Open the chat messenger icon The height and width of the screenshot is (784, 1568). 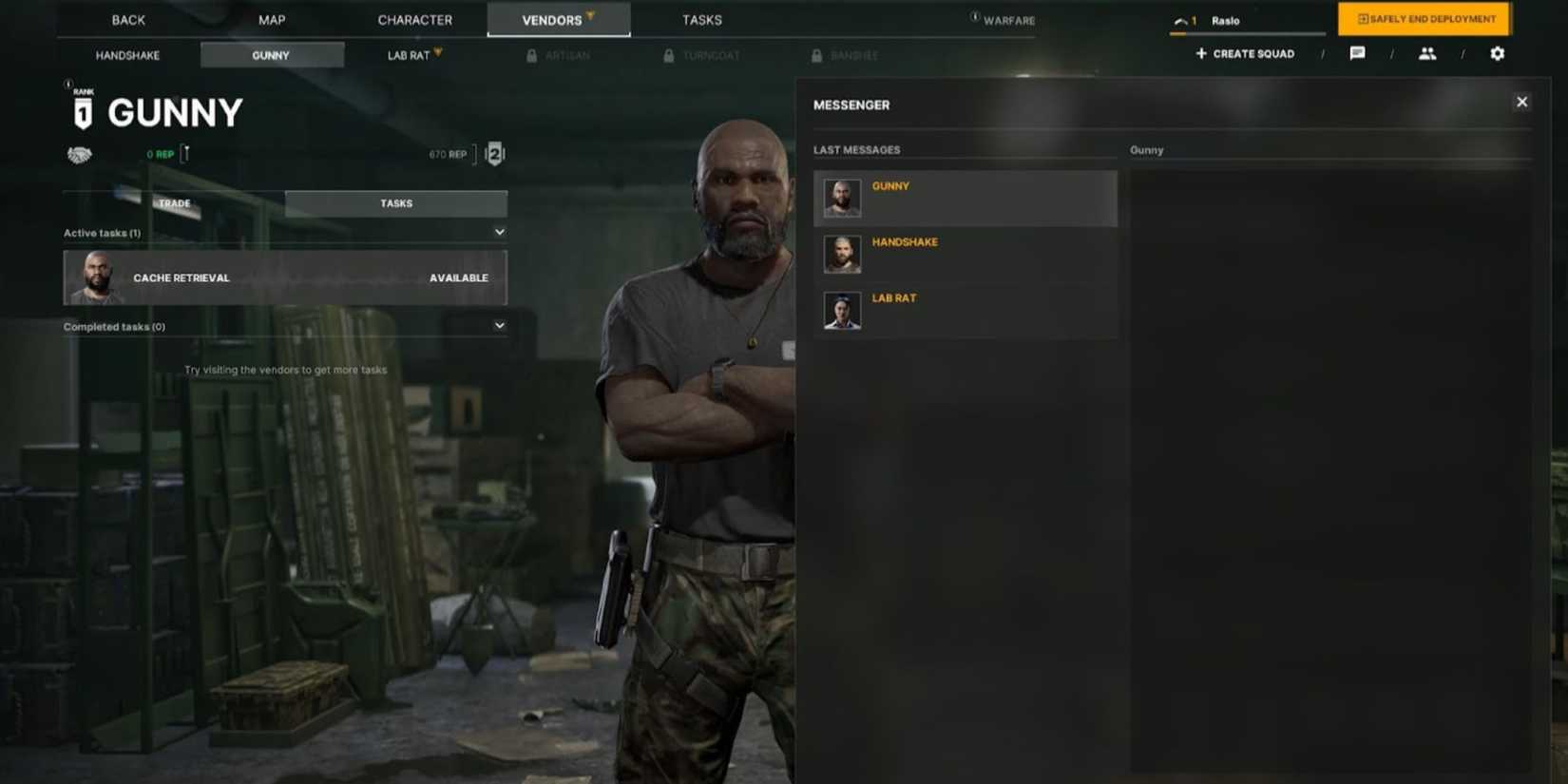pos(1357,54)
